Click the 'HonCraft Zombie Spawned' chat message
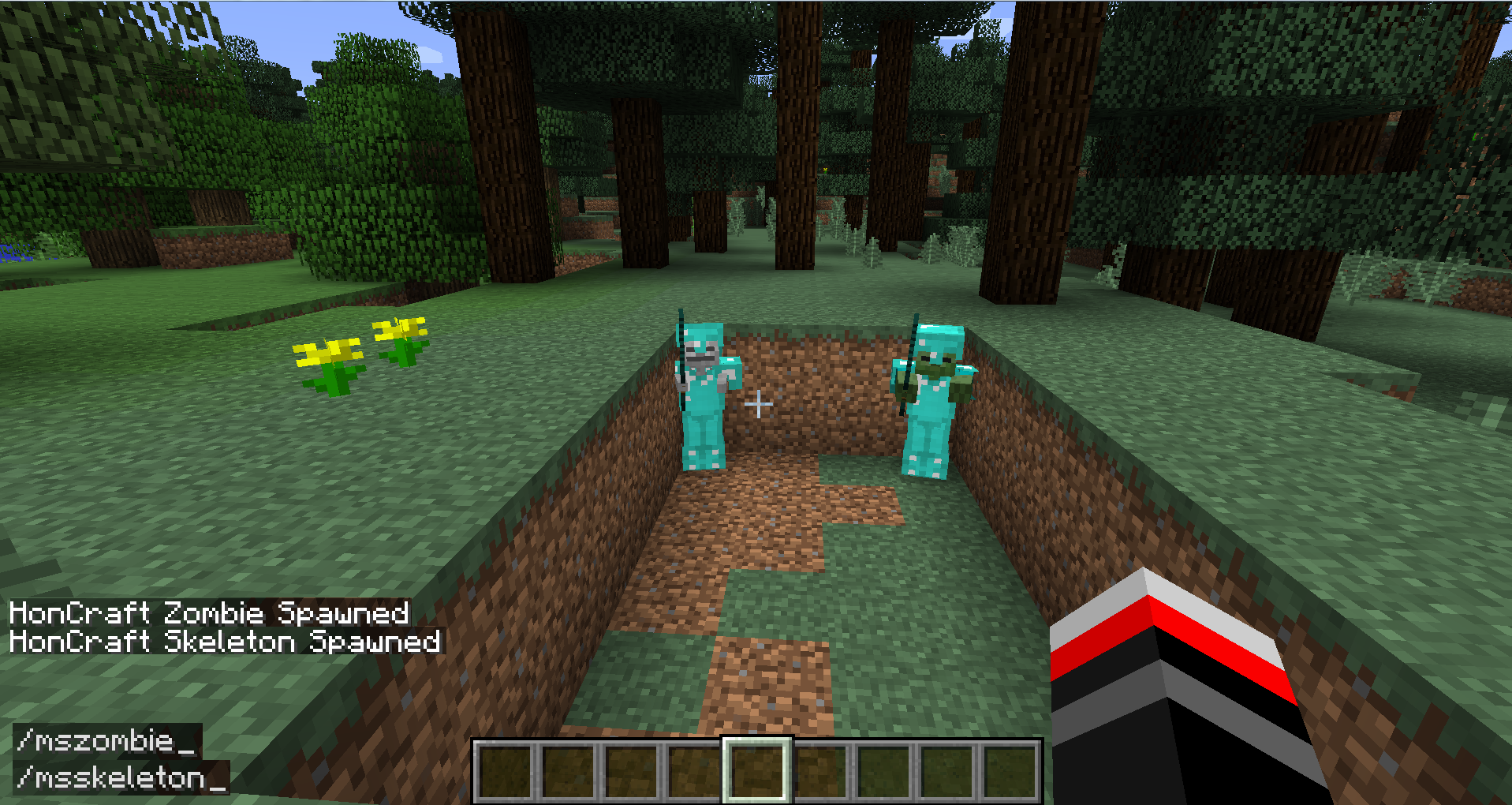This screenshot has width=1512, height=805. click(x=209, y=613)
